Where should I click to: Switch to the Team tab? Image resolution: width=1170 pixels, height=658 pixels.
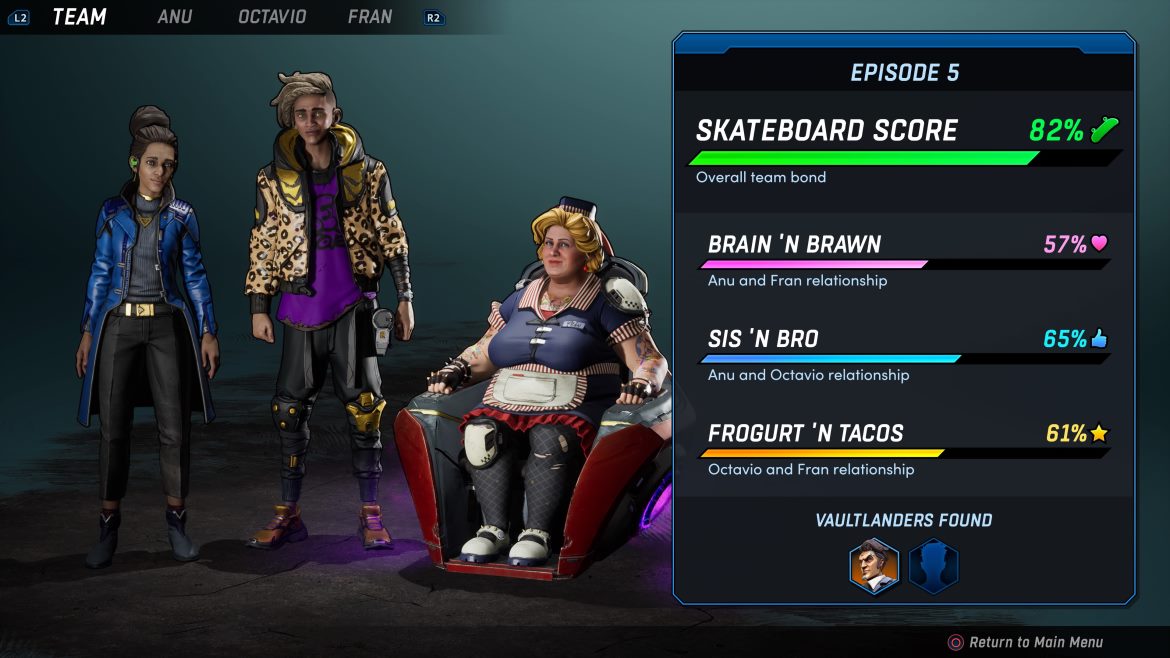click(x=79, y=17)
